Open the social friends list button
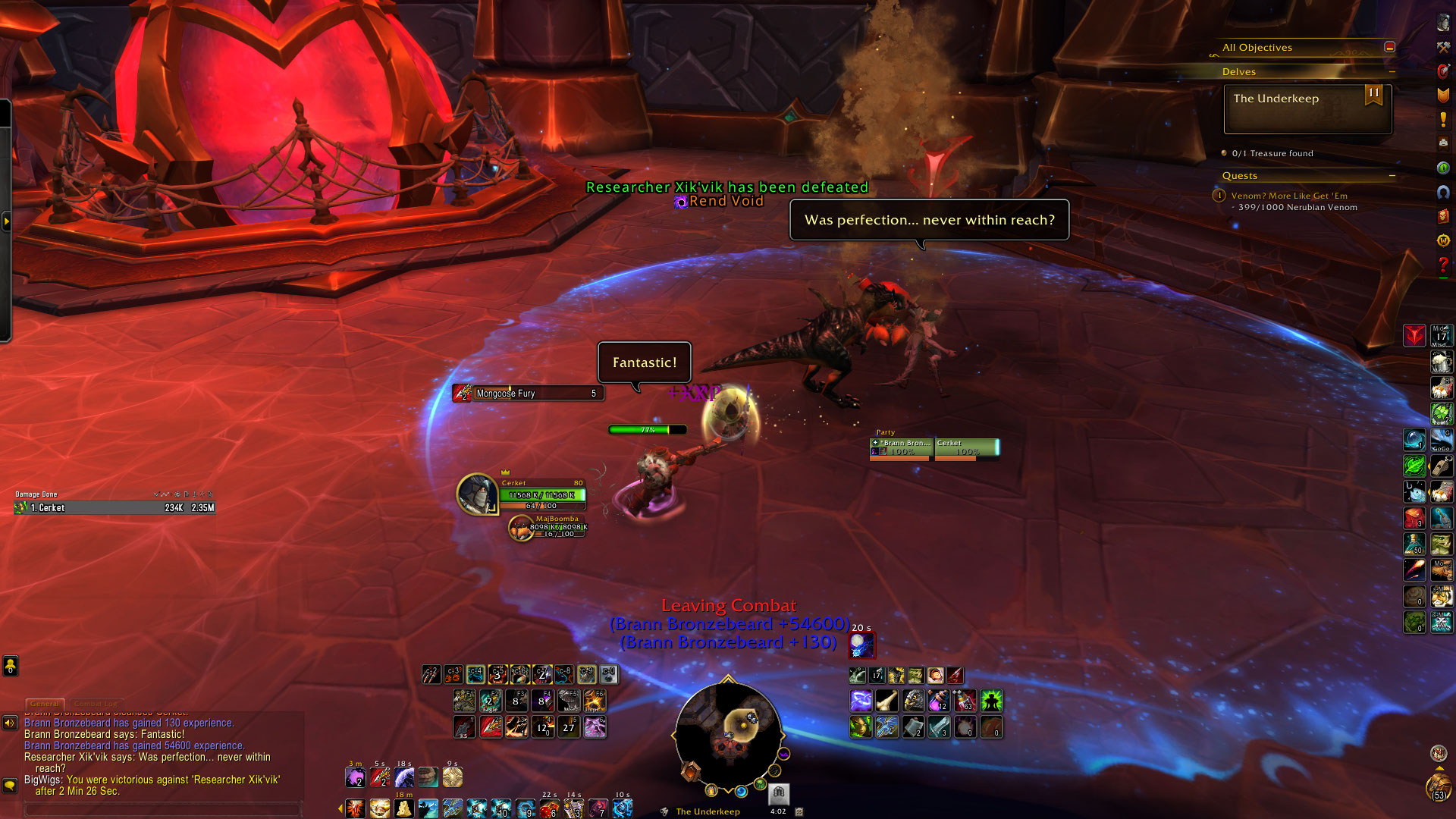The image size is (1456, 819). [10, 666]
